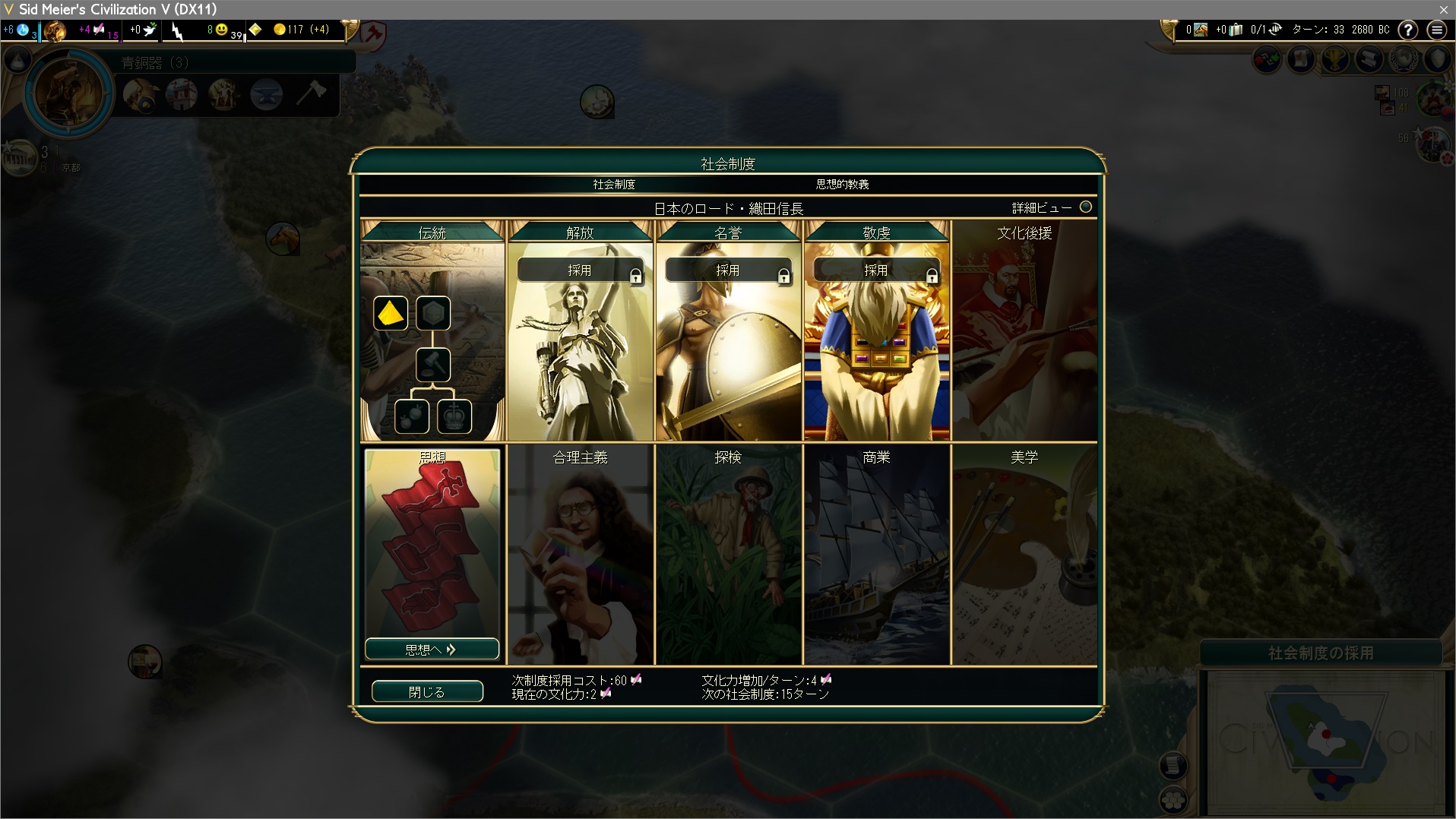
Task: View the 合理主義 (Rationalism) policy panel
Action: pos(580,555)
